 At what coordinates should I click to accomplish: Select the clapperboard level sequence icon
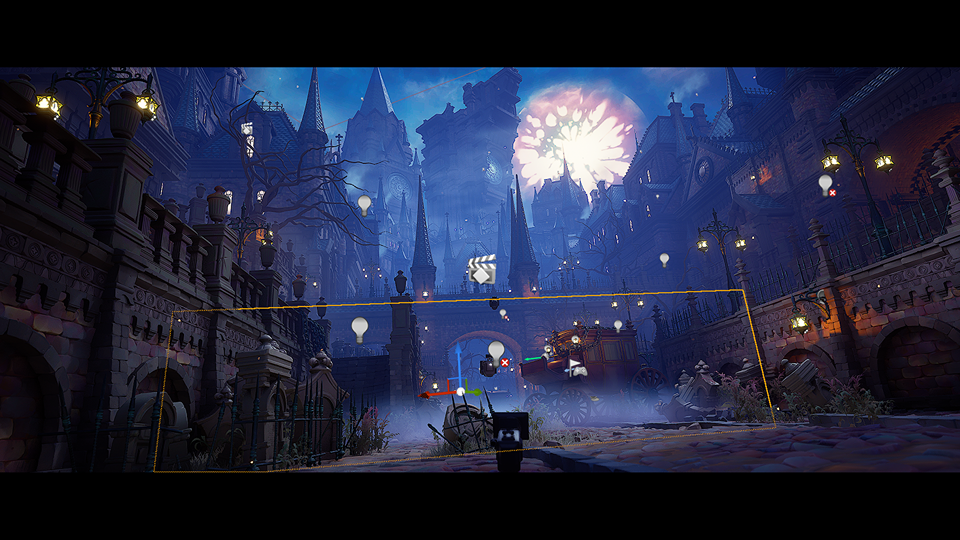click(x=481, y=270)
